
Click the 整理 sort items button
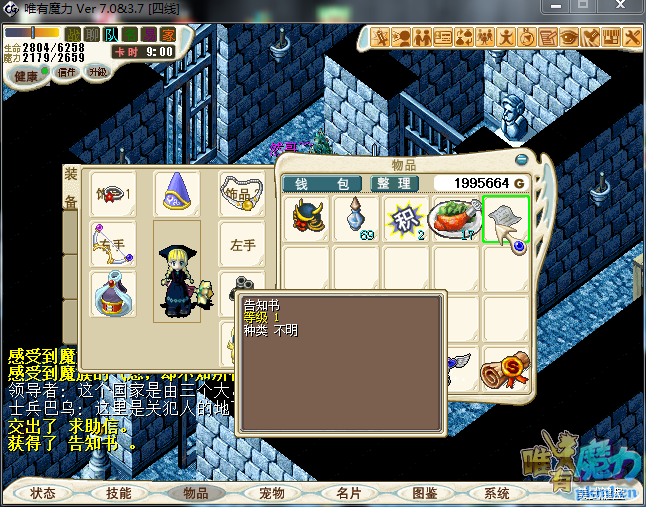(x=395, y=184)
